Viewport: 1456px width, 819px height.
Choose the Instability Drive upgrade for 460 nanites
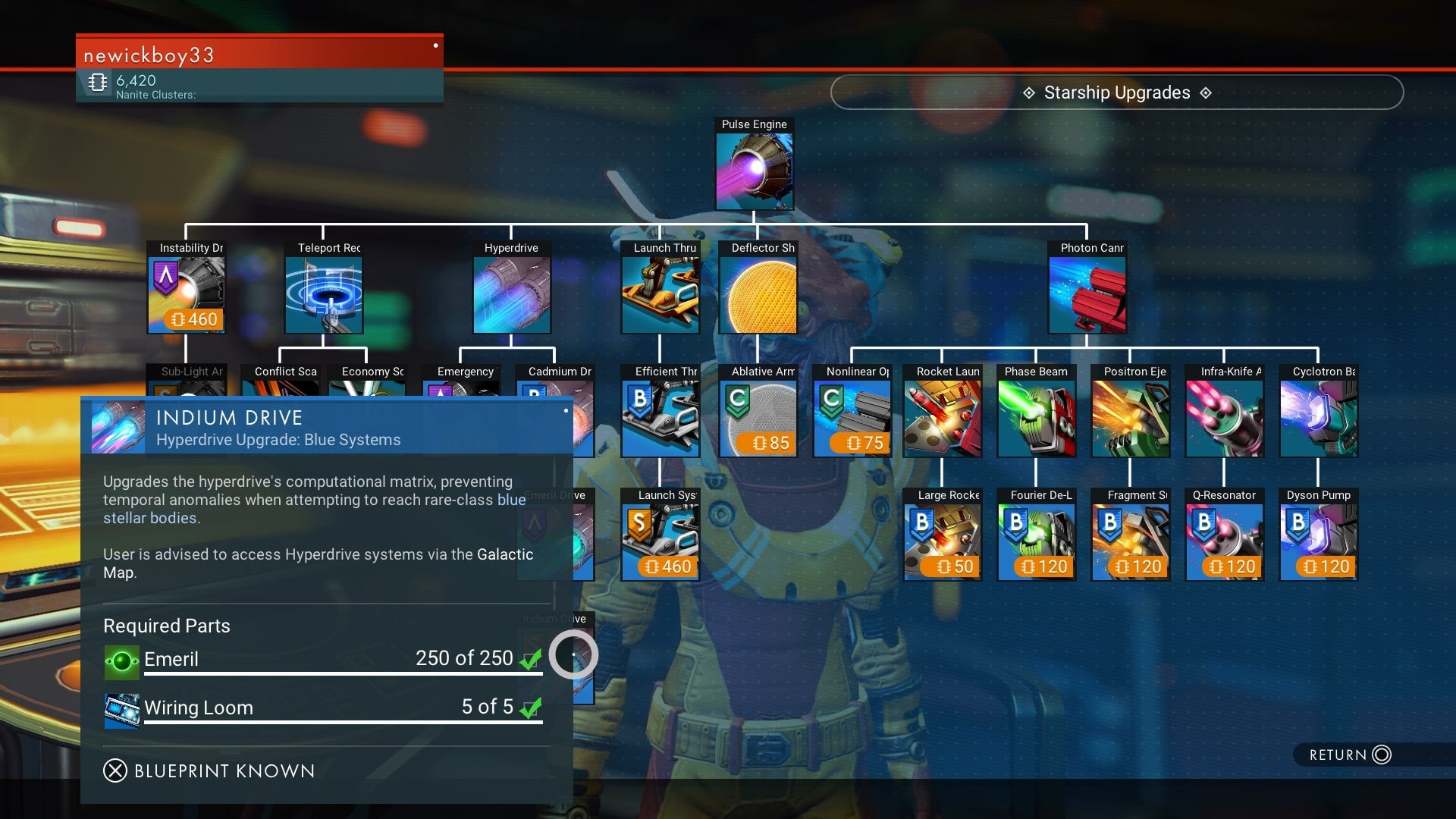click(187, 295)
